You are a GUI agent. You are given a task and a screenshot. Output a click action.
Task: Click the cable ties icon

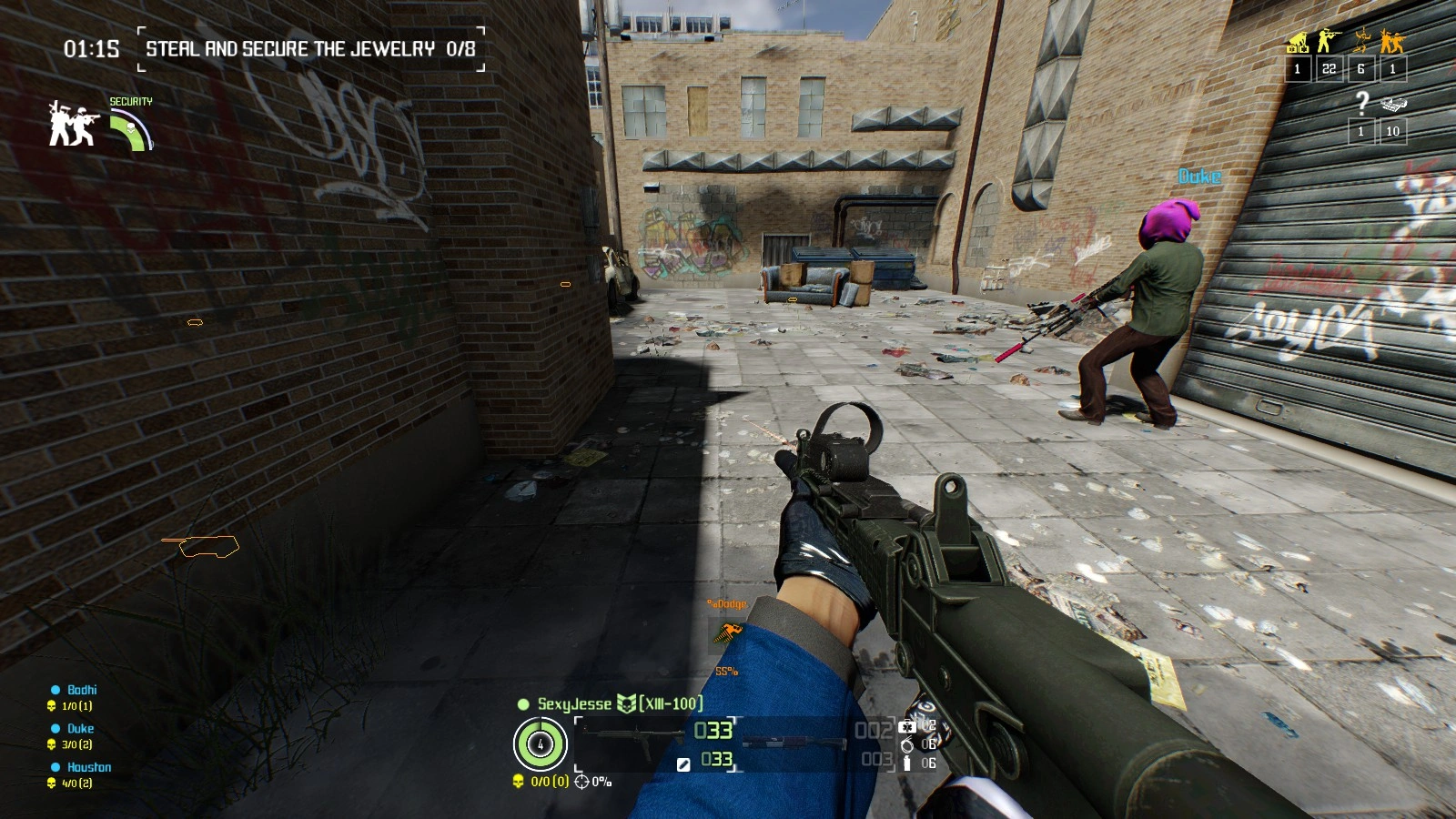coord(906,745)
